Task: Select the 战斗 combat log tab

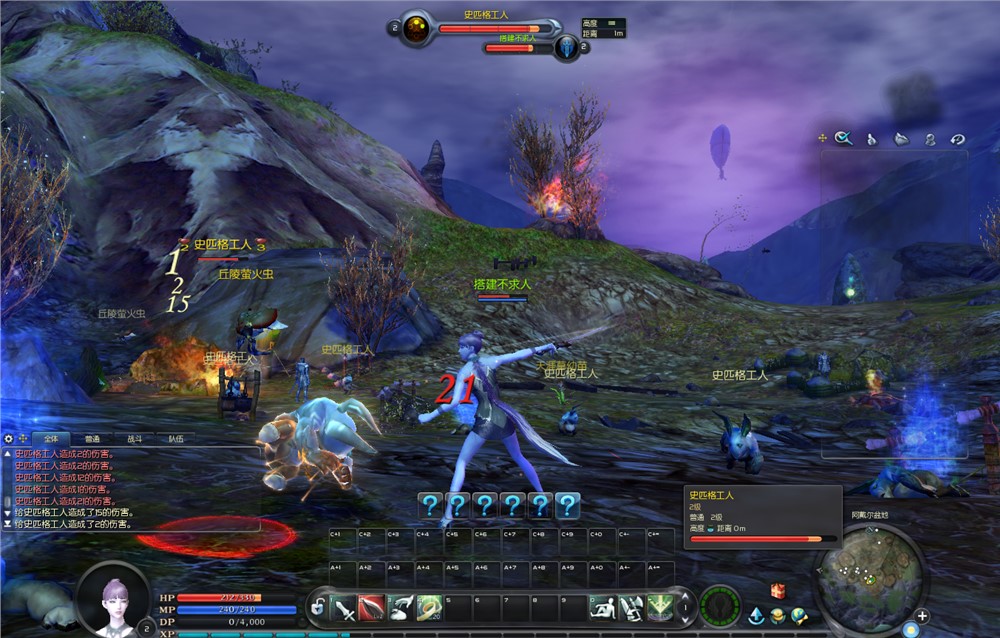Action: pyautogui.click(x=134, y=438)
